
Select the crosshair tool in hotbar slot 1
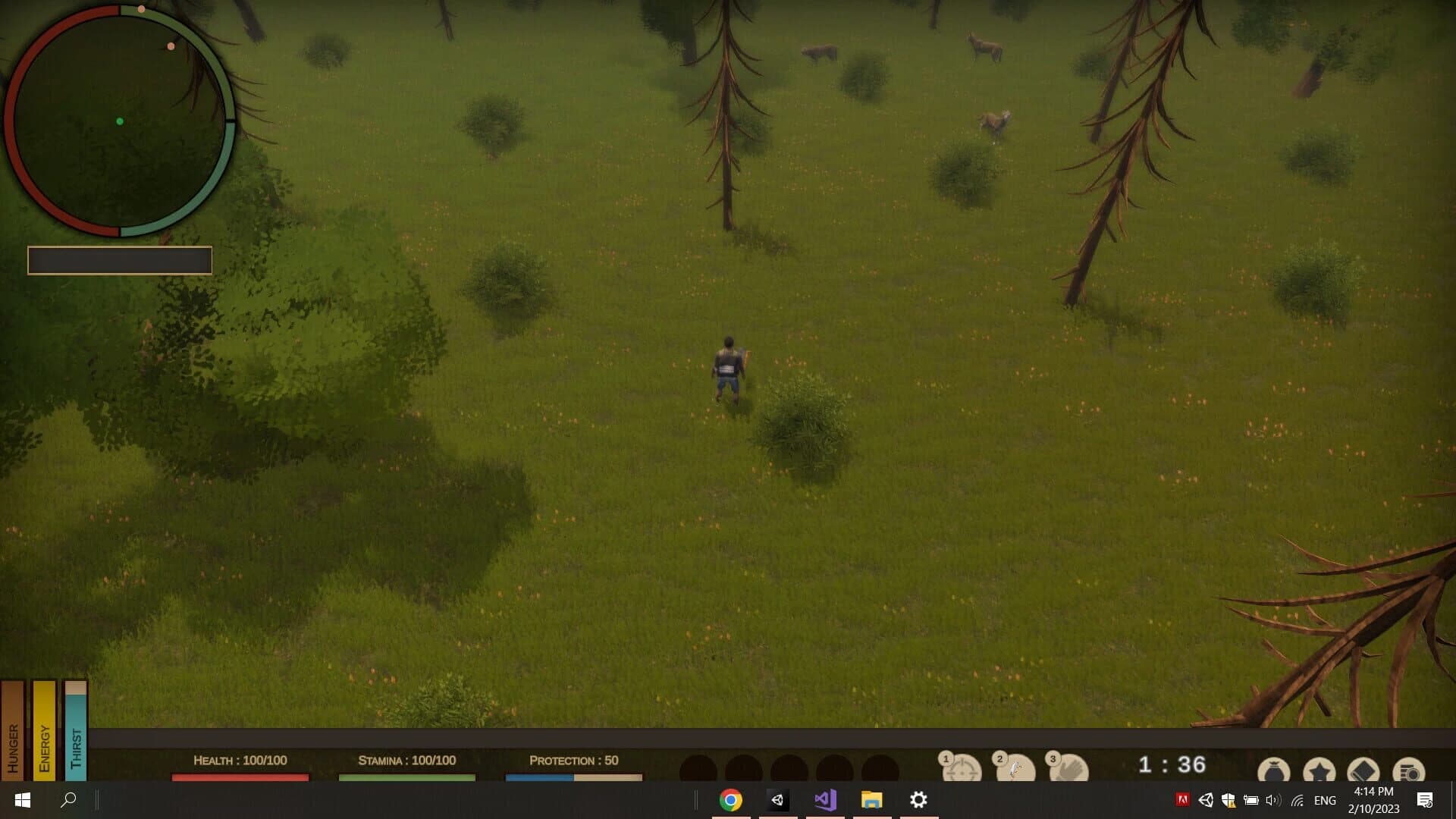click(x=961, y=768)
